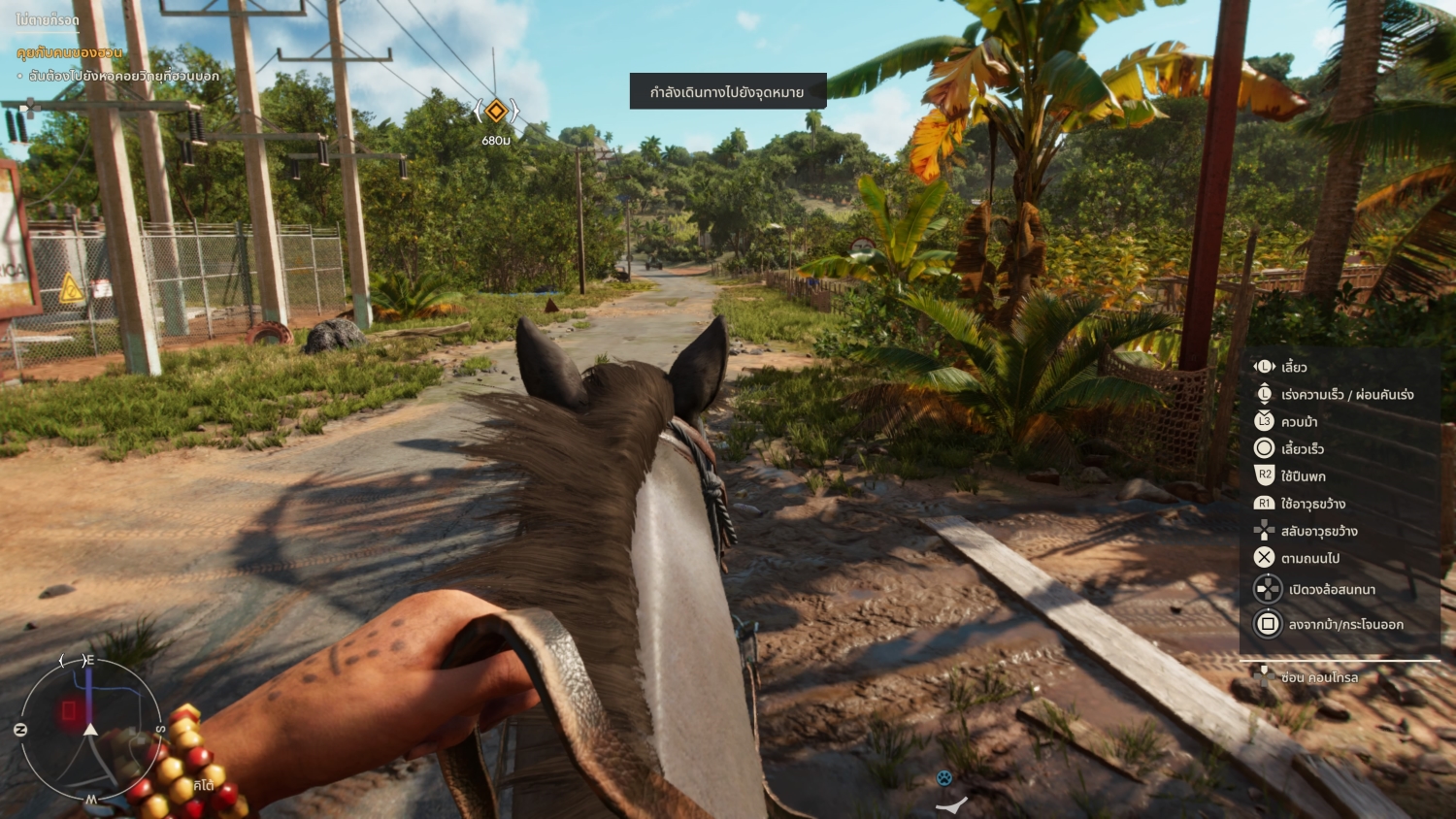Select the orange diamond objective marker
The width and height of the screenshot is (1456, 819).
(x=496, y=111)
